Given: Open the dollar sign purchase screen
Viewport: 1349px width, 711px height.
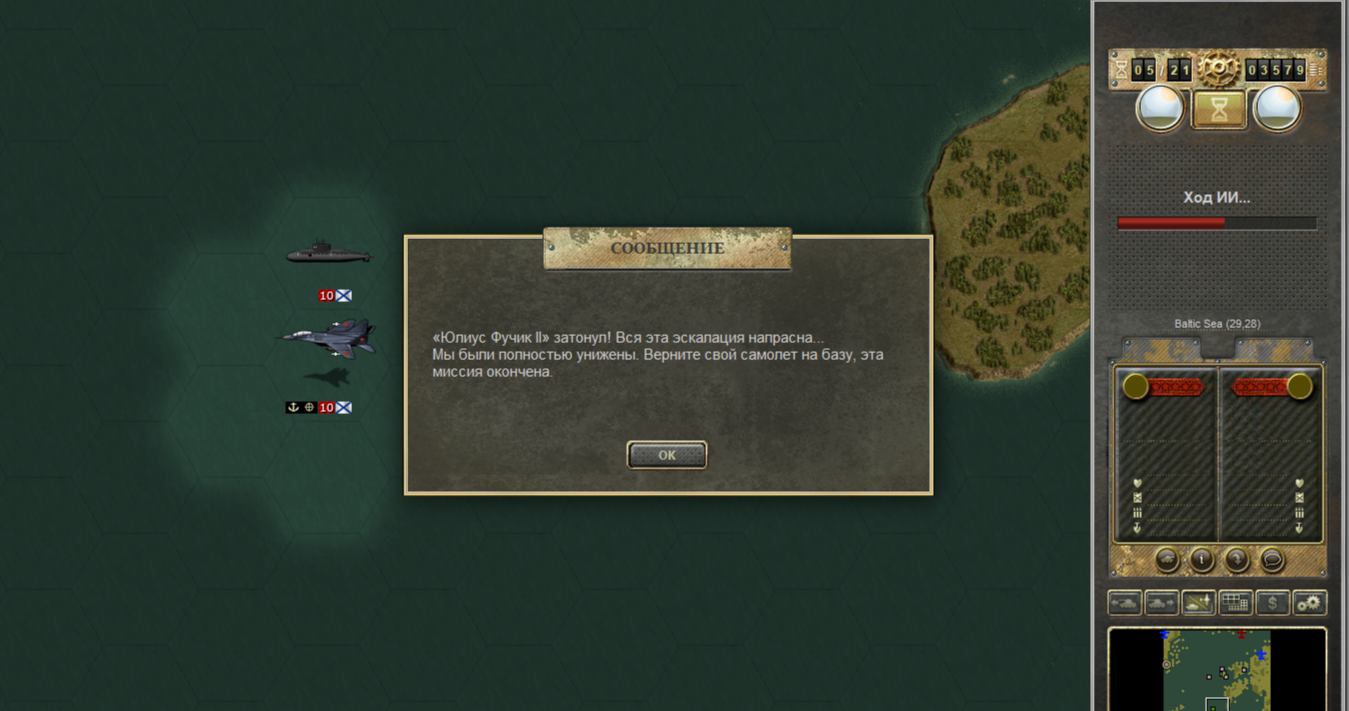Looking at the screenshot, I should click(1272, 603).
